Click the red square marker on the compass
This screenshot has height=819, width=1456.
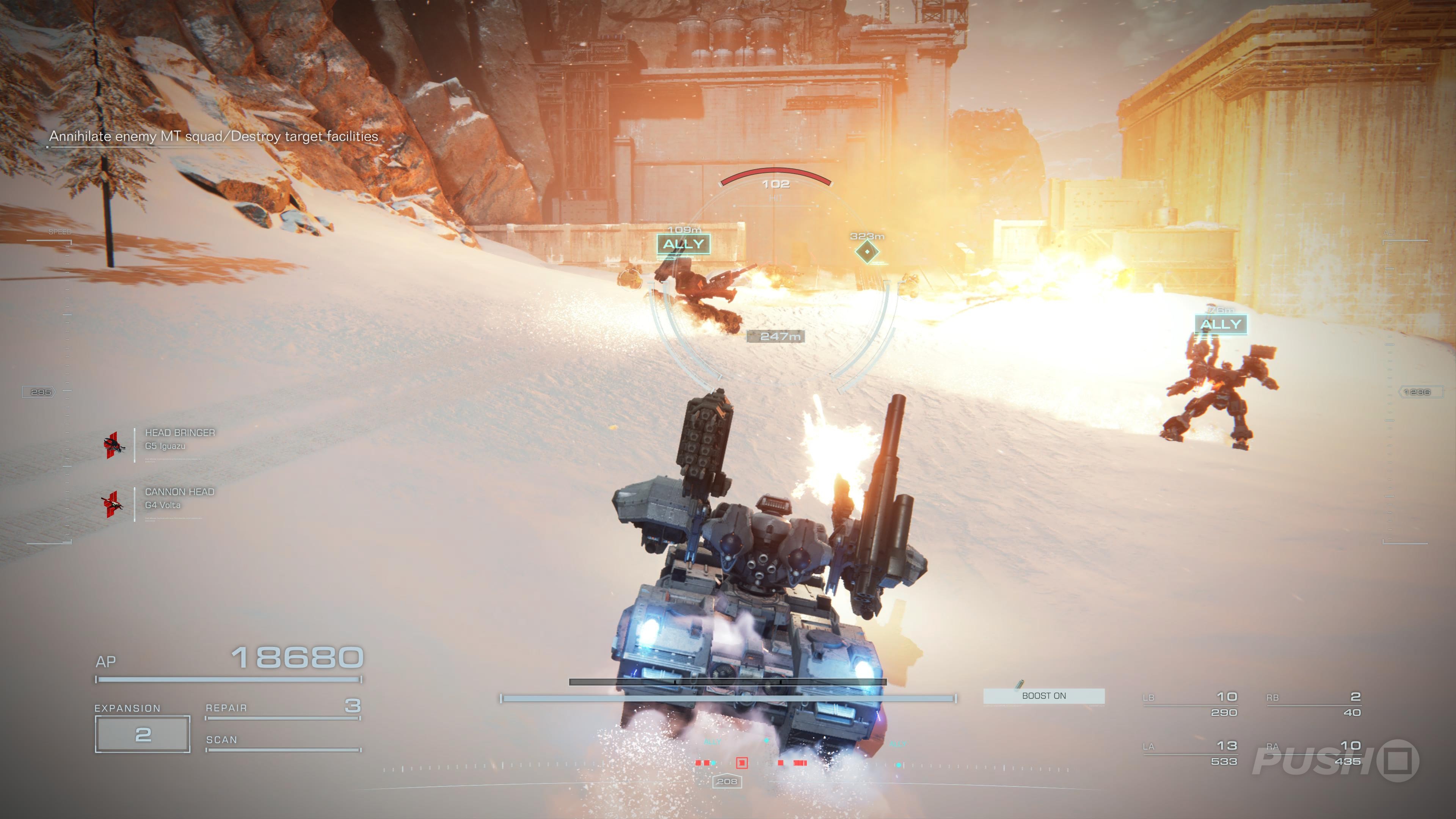coord(742,763)
